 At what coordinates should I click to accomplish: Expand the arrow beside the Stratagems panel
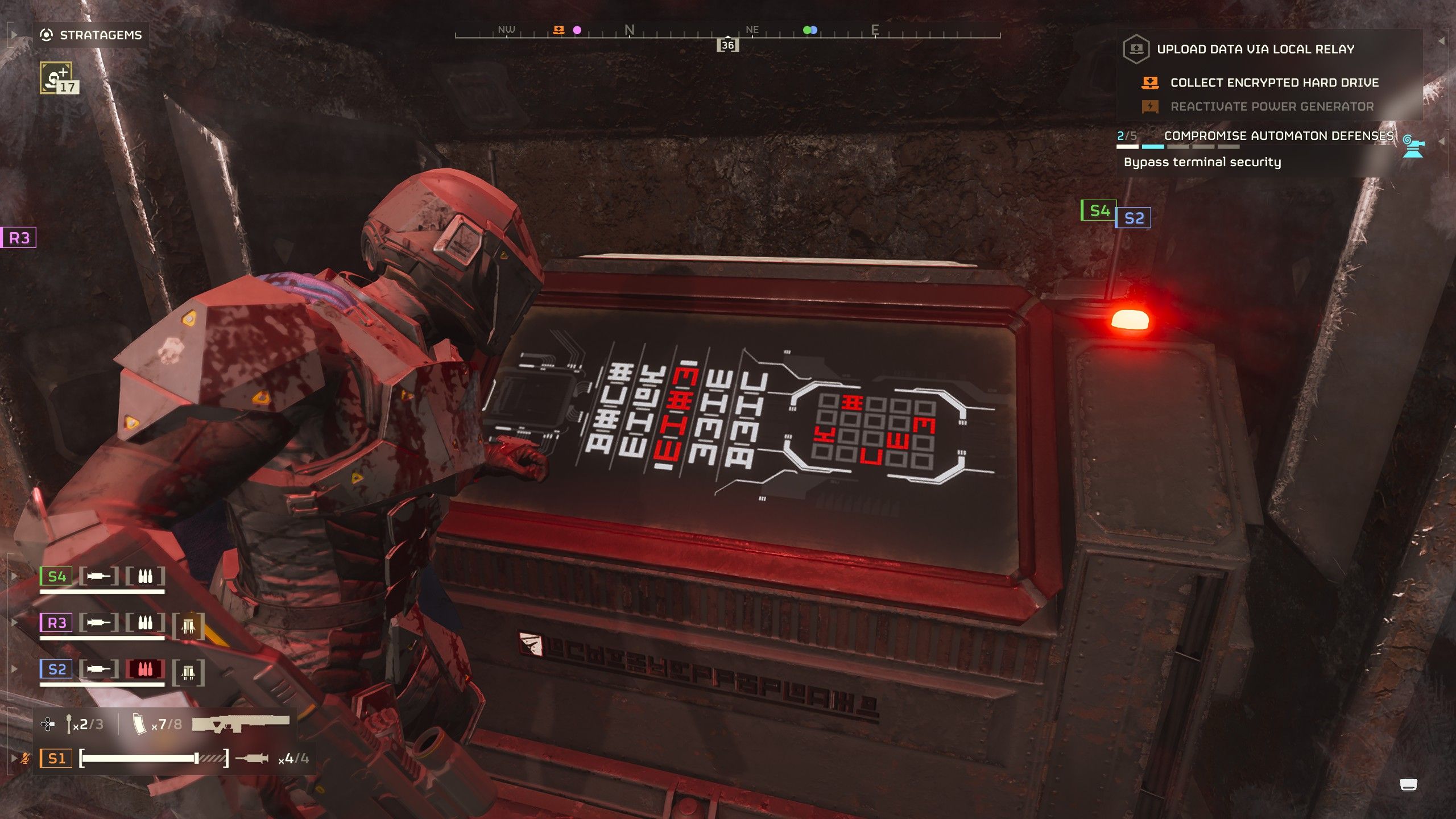pos(12,35)
